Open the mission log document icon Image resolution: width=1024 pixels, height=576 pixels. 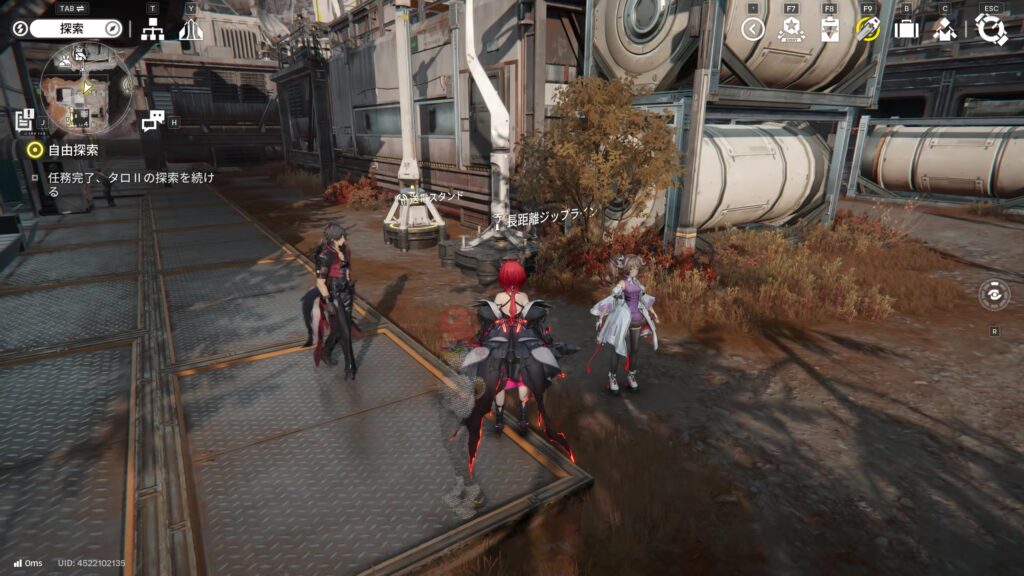[25, 120]
